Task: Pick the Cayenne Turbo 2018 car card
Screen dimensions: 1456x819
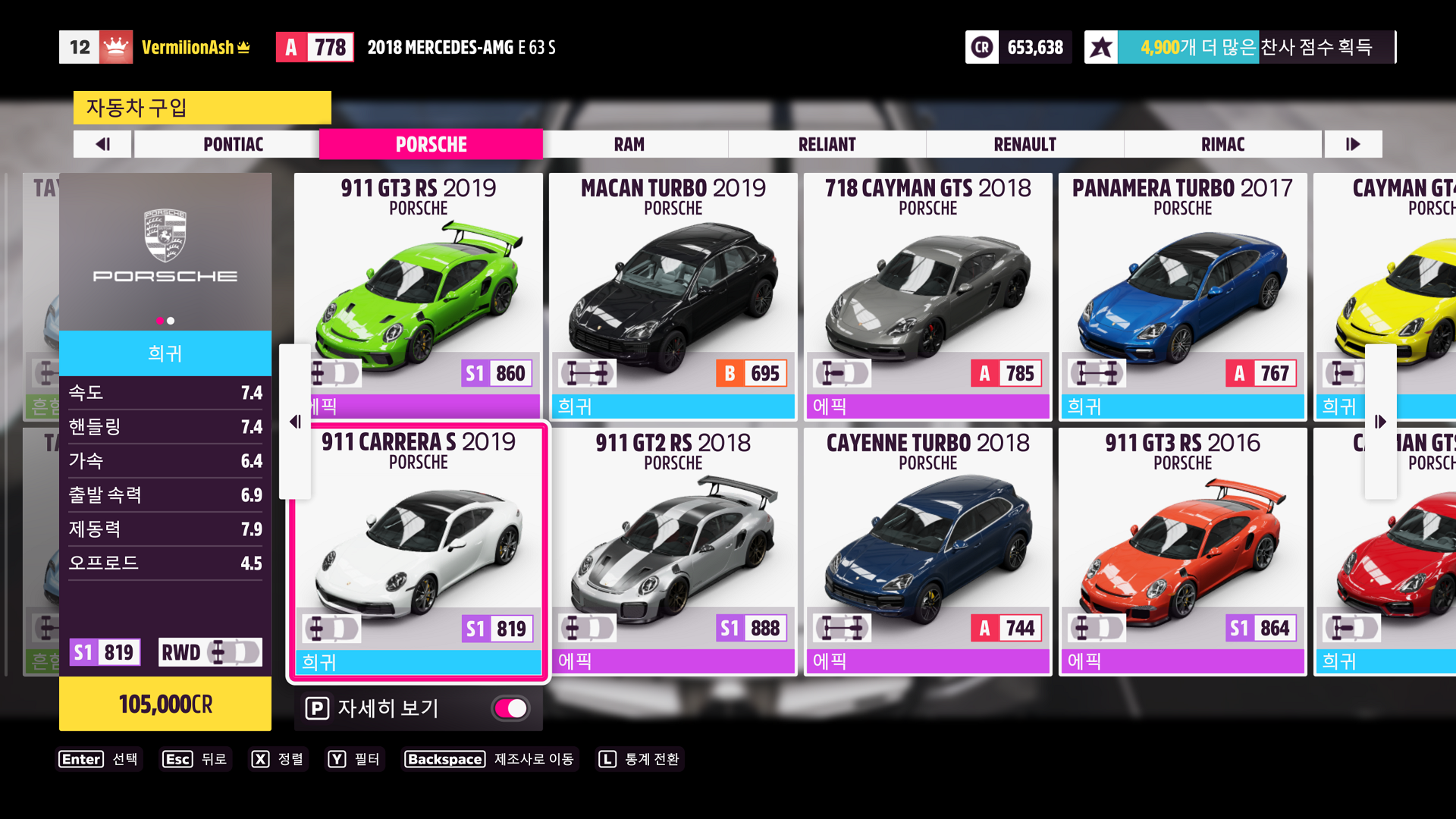Action: point(927,551)
